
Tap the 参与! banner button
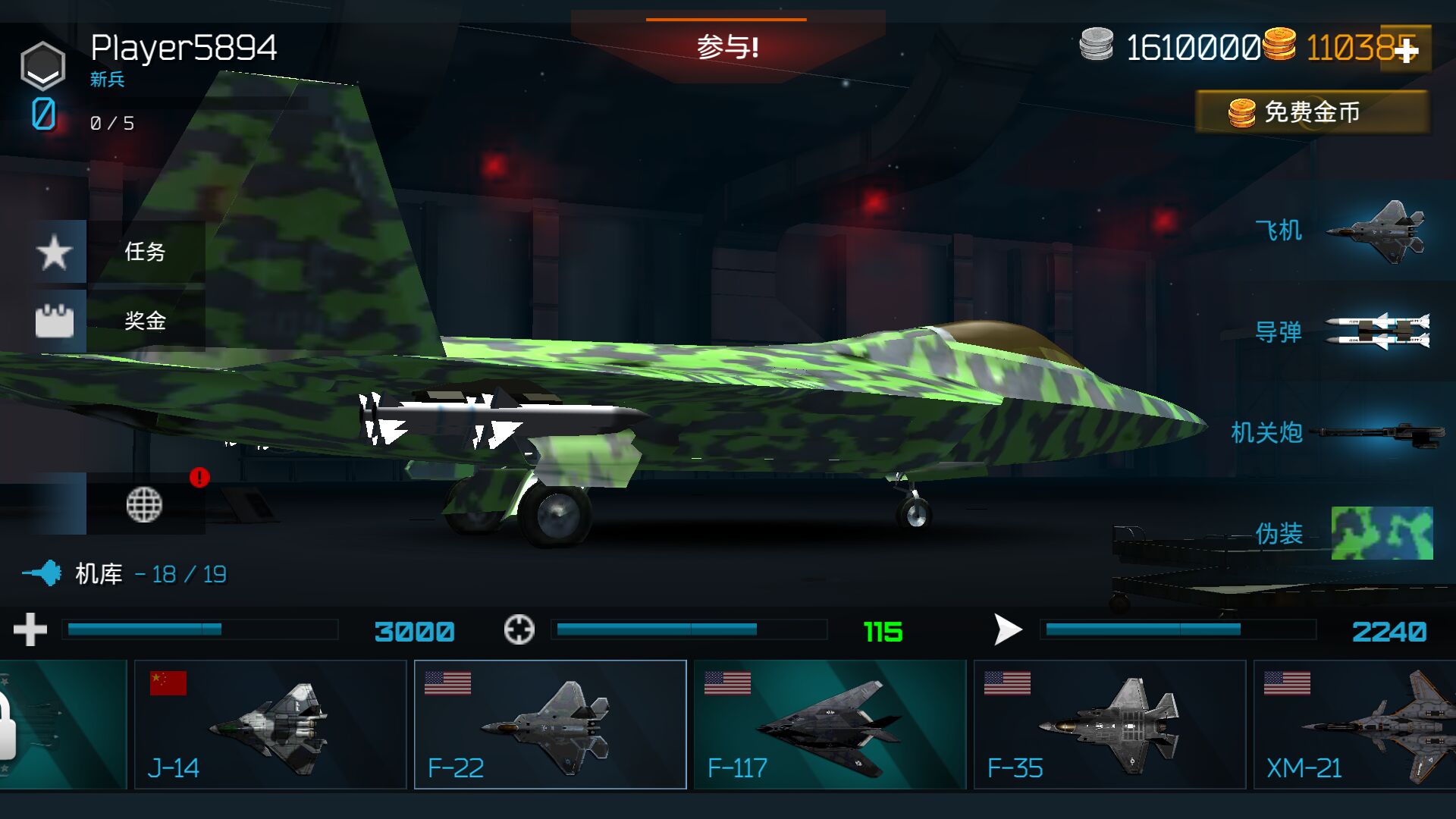point(727,47)
